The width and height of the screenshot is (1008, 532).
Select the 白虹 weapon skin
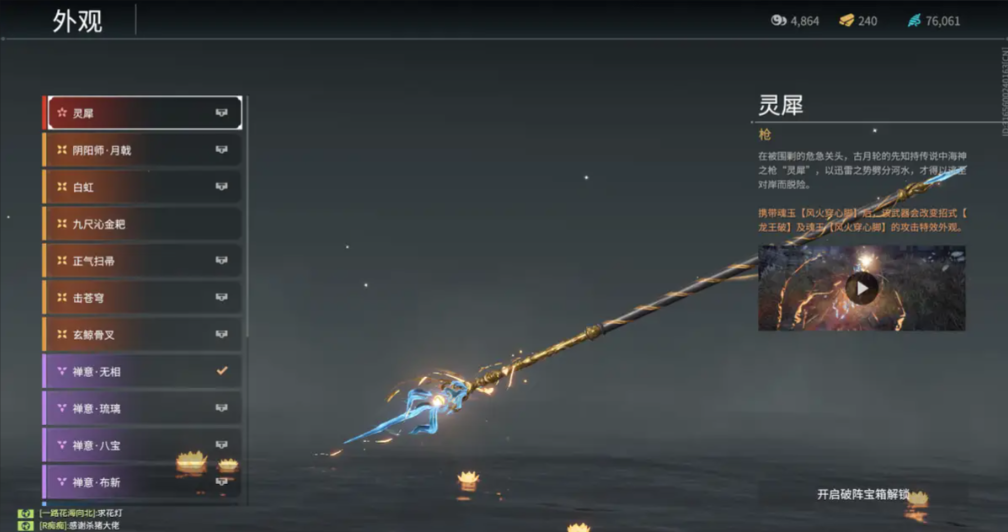click(142, 187)
